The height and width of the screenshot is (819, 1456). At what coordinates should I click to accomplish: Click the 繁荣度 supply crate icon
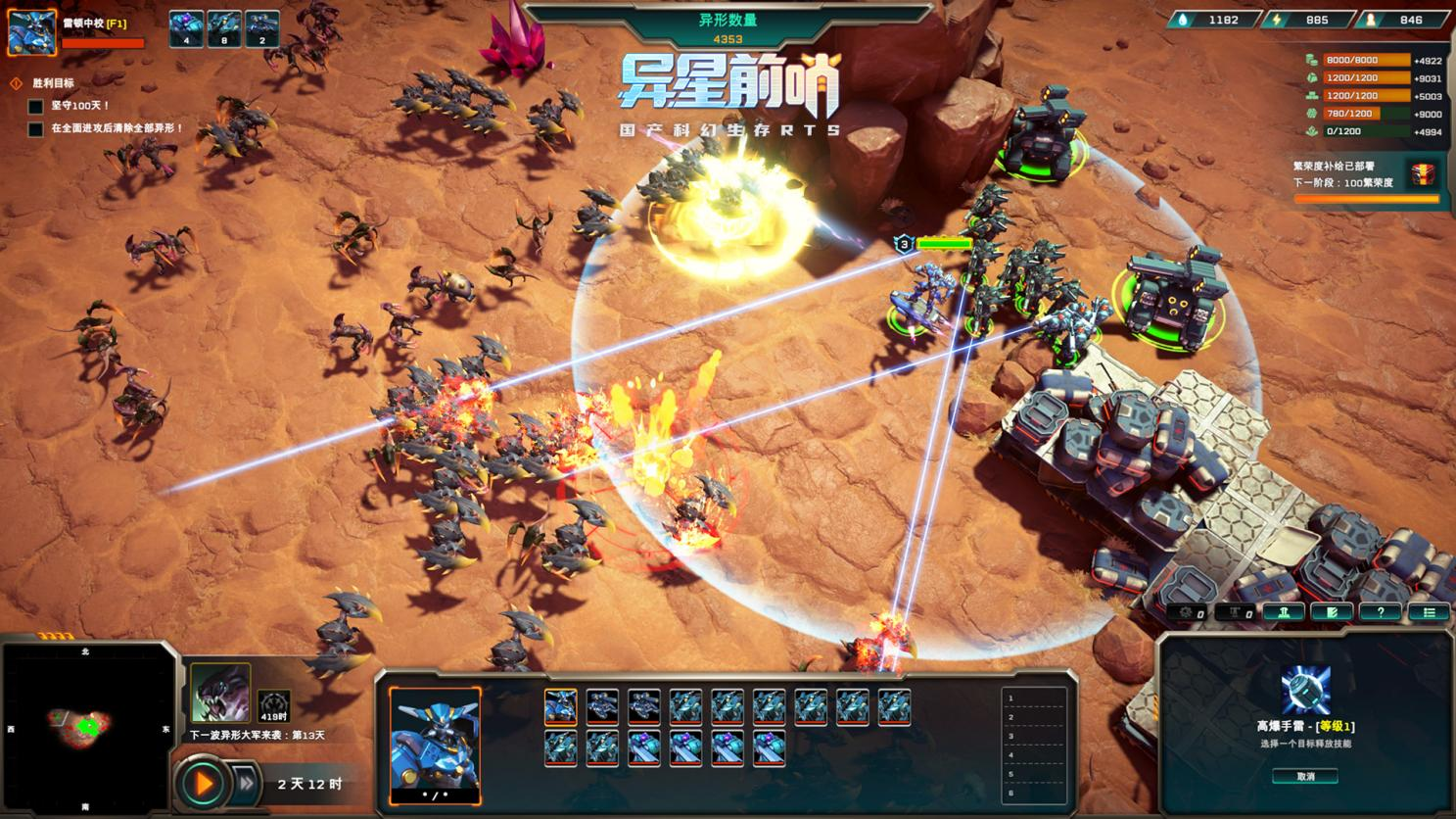coord(1422,175)
